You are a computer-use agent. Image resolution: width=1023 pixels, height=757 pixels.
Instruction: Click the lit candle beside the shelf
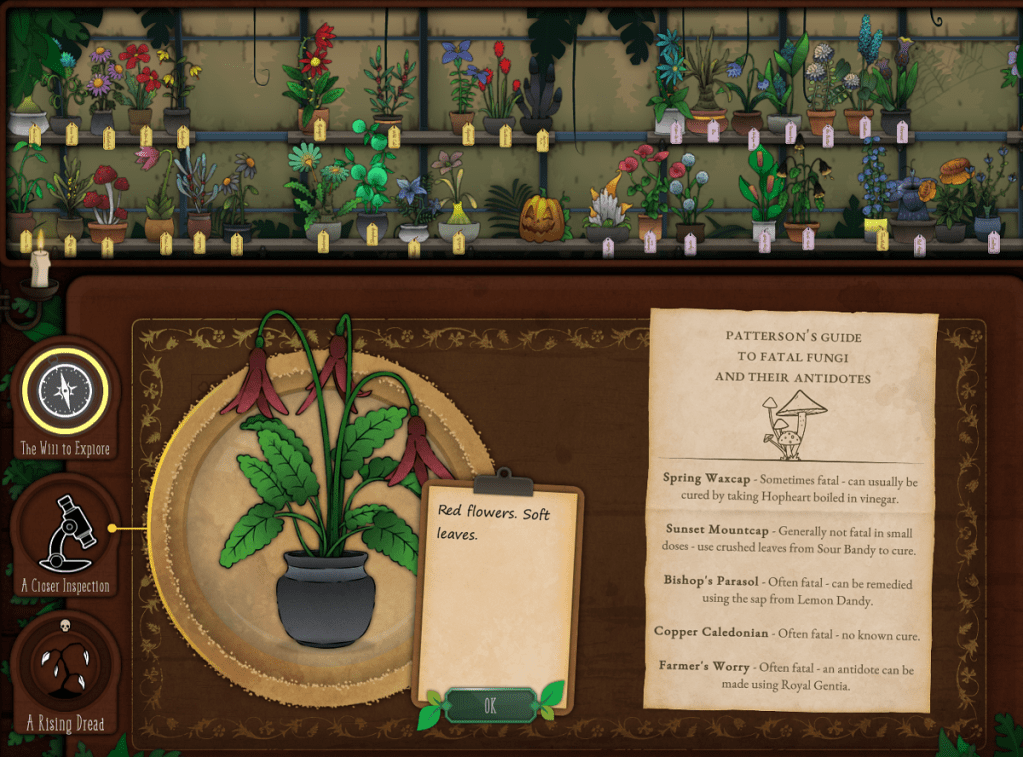pos(40,265)
